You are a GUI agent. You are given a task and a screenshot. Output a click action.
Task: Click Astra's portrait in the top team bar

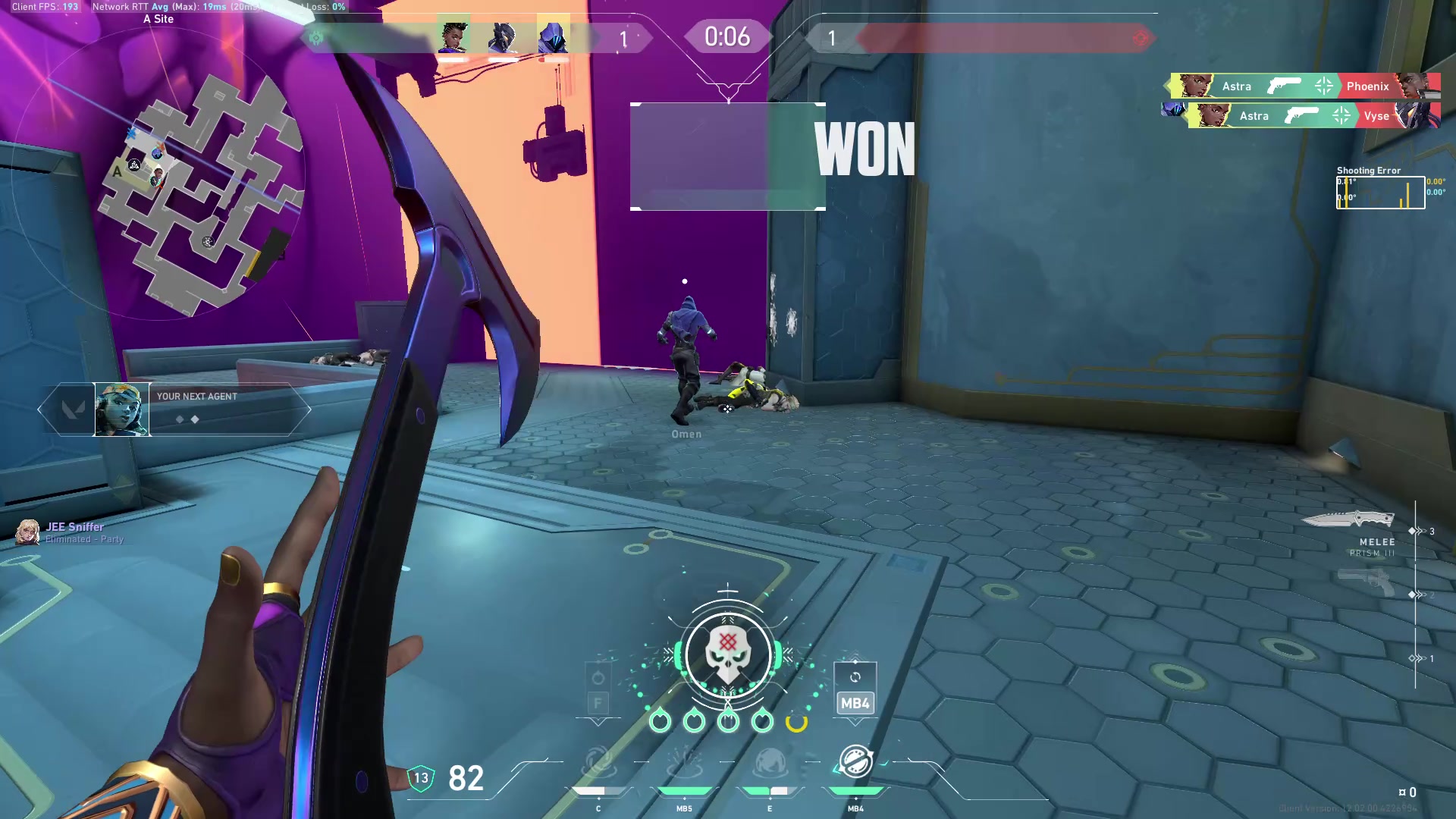point(453,36)
